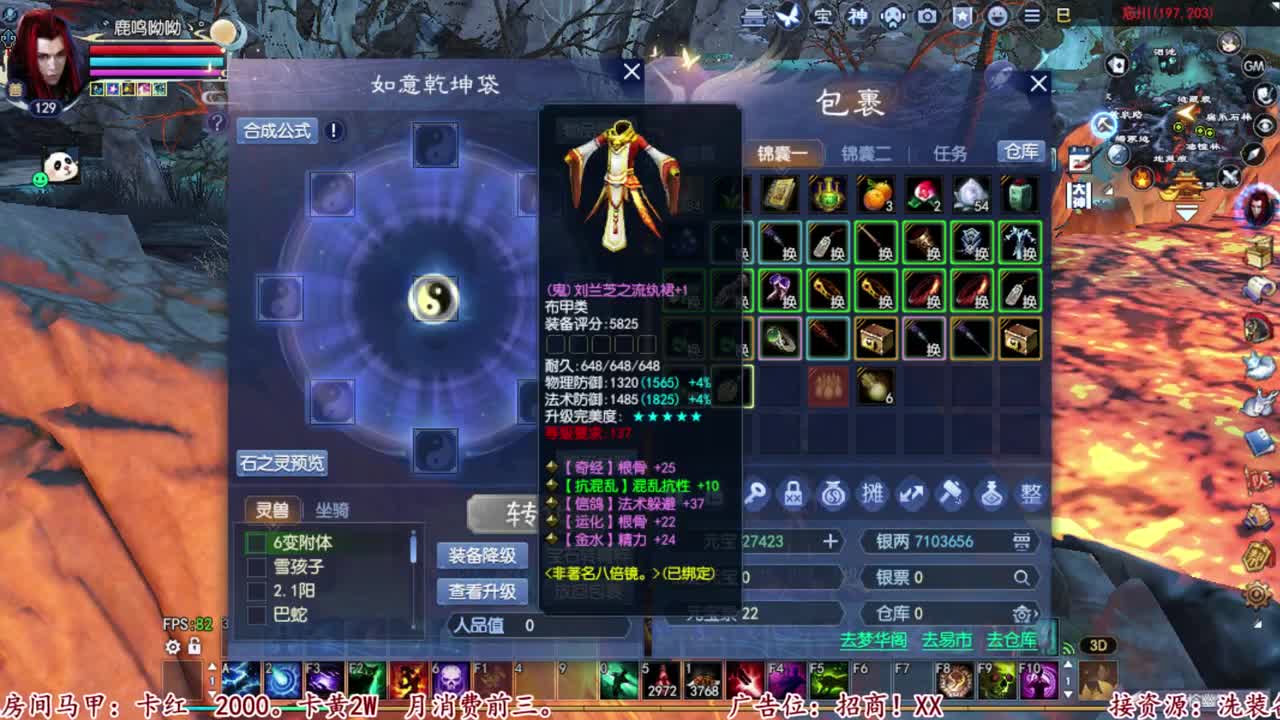
Task: Check the 巴蛇 pet checkbox
Action: click(x=255, y=614)
